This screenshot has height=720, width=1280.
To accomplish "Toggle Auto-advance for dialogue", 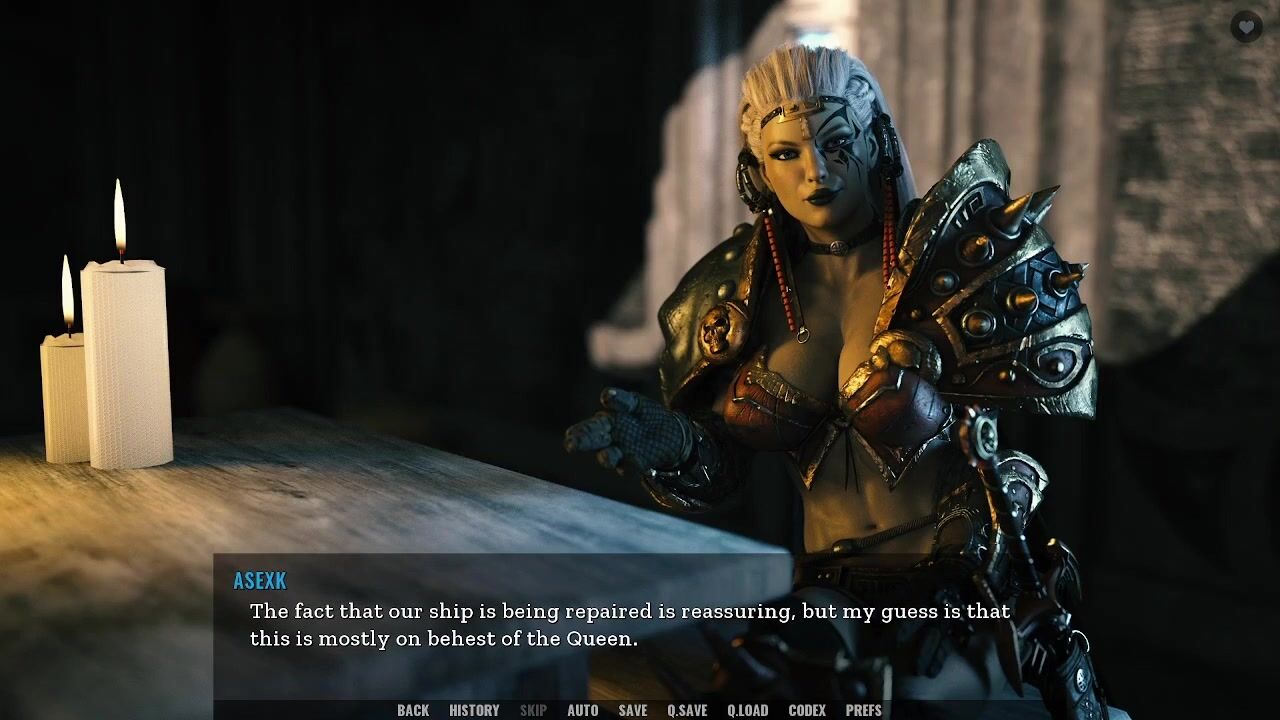I will [583, 710].
